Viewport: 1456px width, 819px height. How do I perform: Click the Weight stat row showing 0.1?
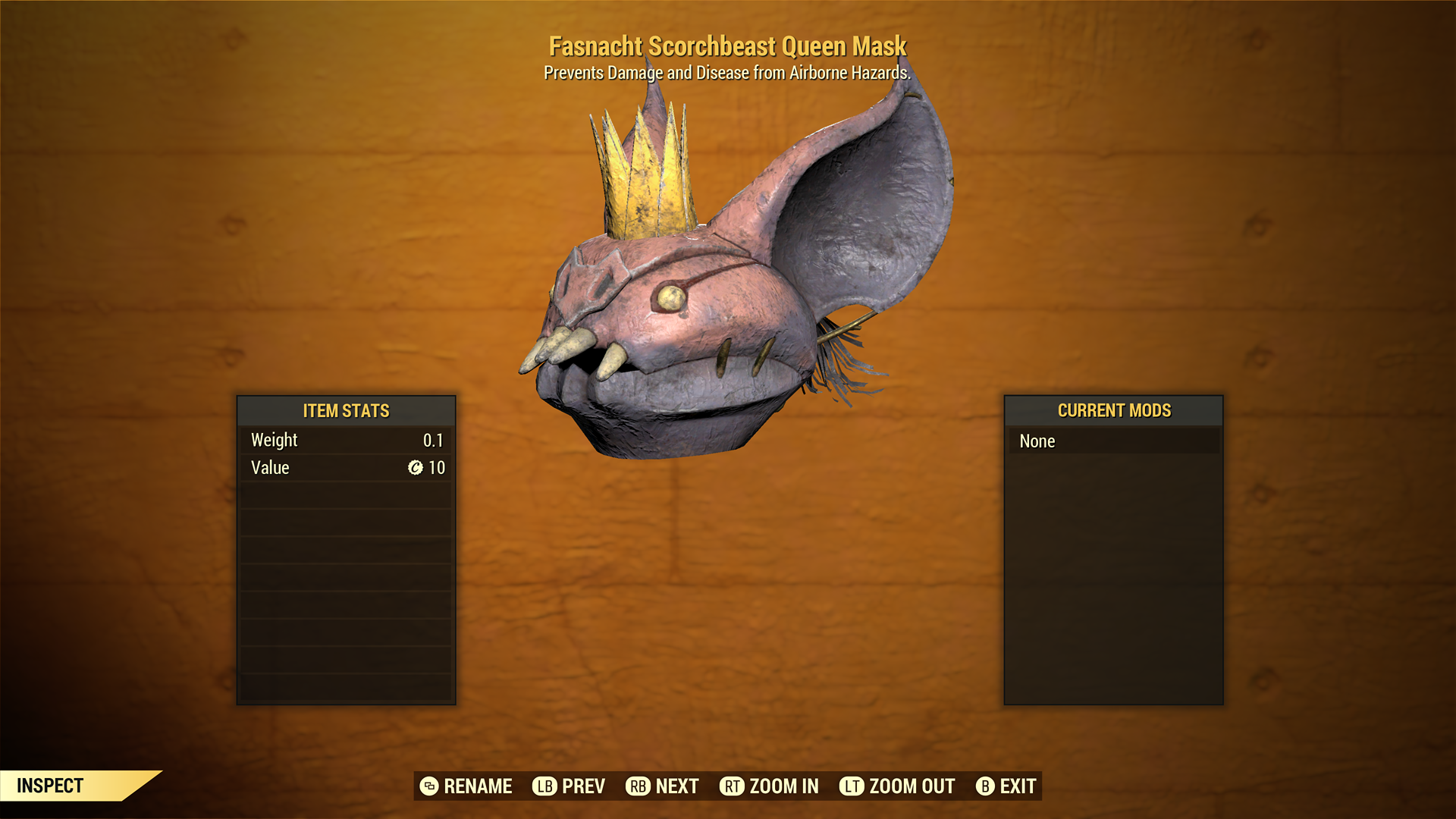[x=346, y=440]
